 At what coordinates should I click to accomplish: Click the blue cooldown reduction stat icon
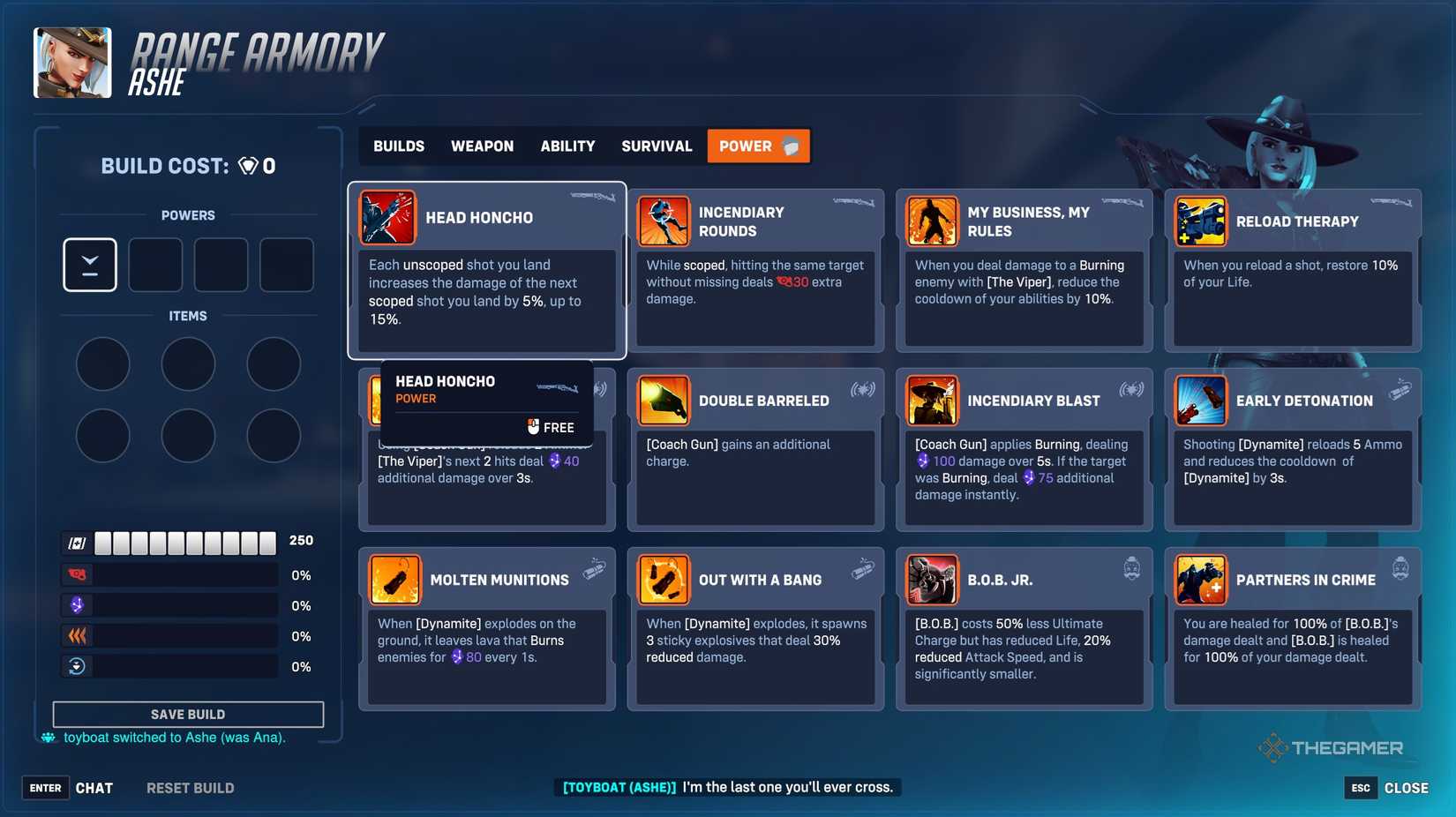[x=78, y=666]
